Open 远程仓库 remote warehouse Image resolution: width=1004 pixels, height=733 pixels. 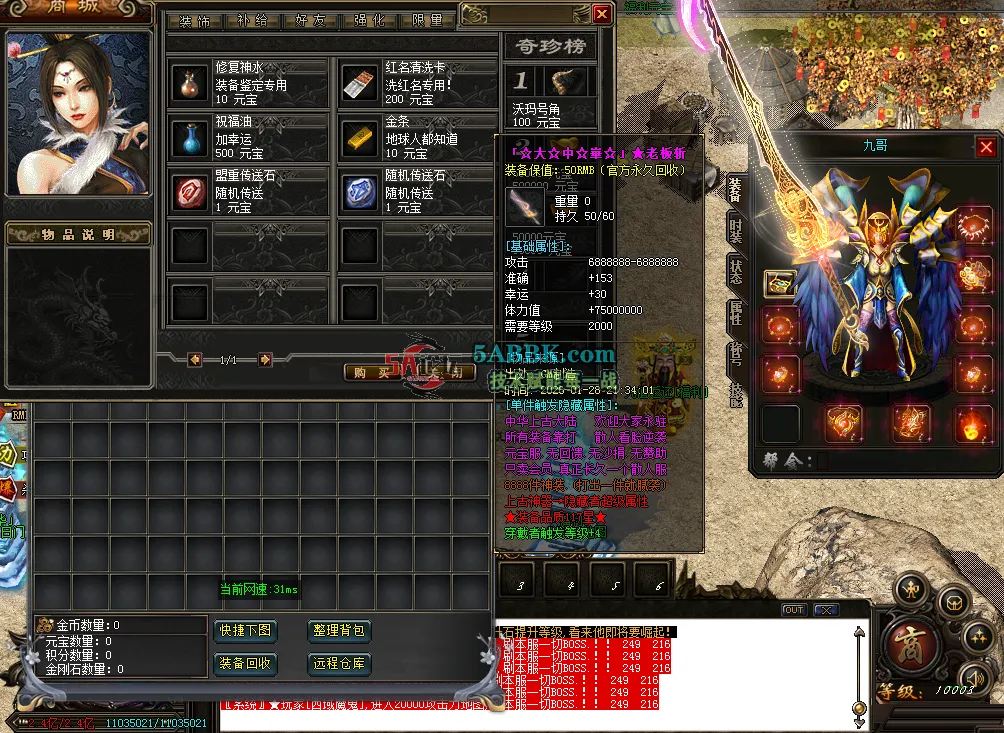coord(341,663)
